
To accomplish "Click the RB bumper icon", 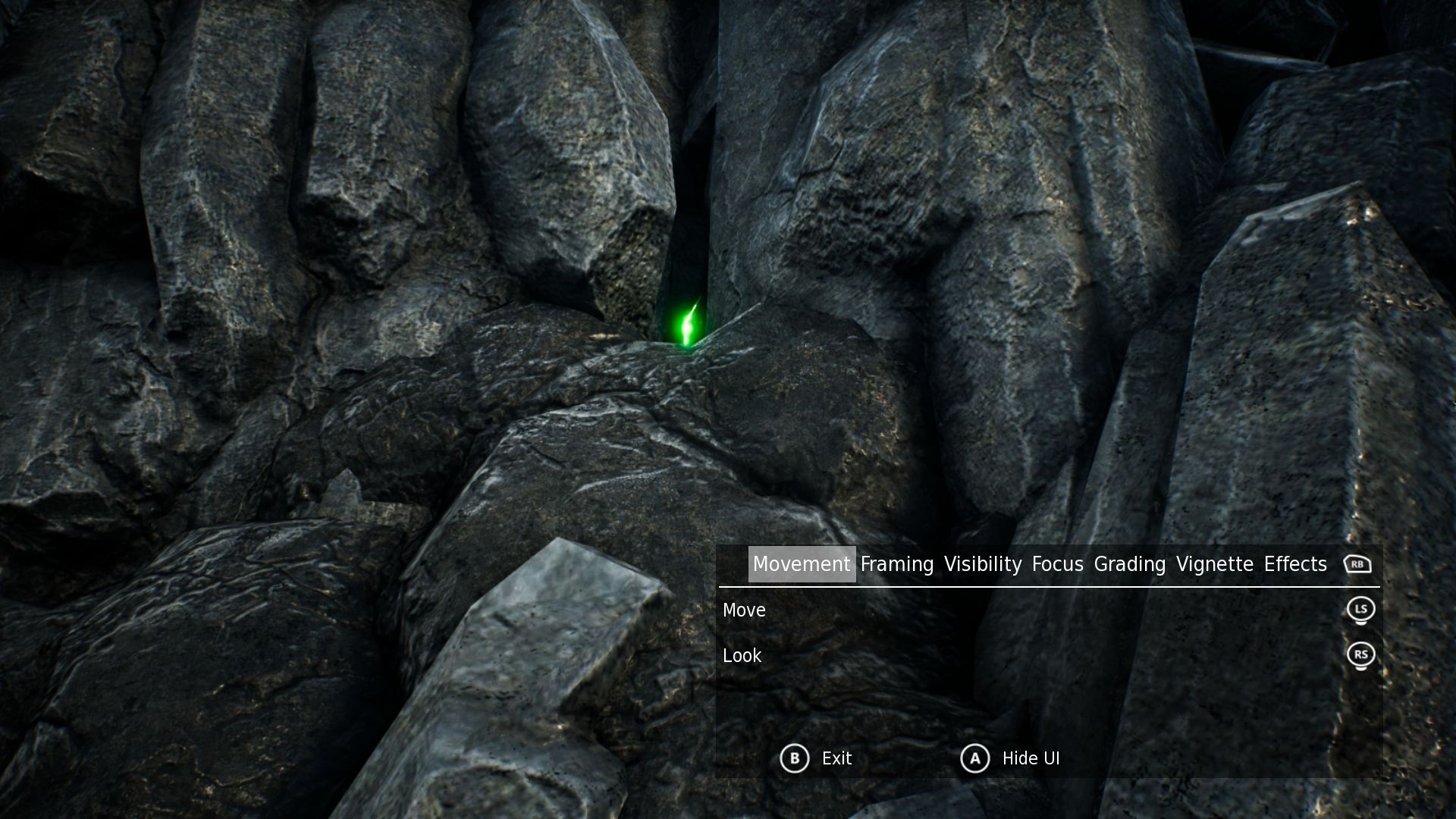I will point(1359,564).
